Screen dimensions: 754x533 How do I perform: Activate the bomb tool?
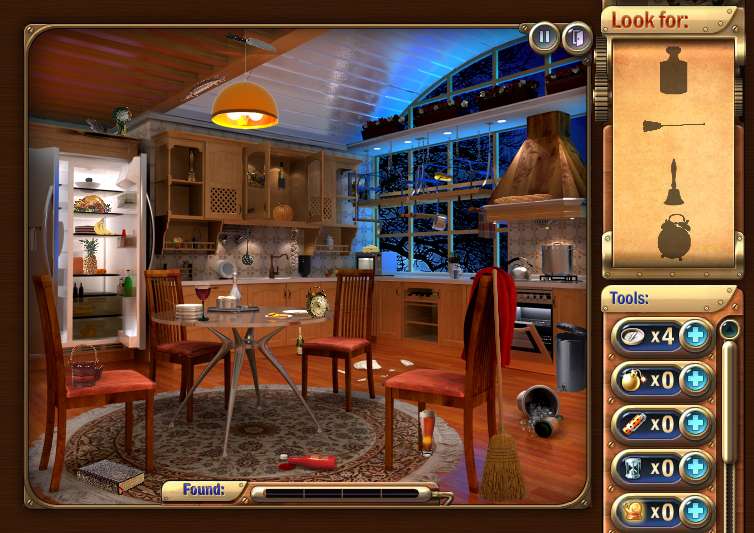point(632,380)
